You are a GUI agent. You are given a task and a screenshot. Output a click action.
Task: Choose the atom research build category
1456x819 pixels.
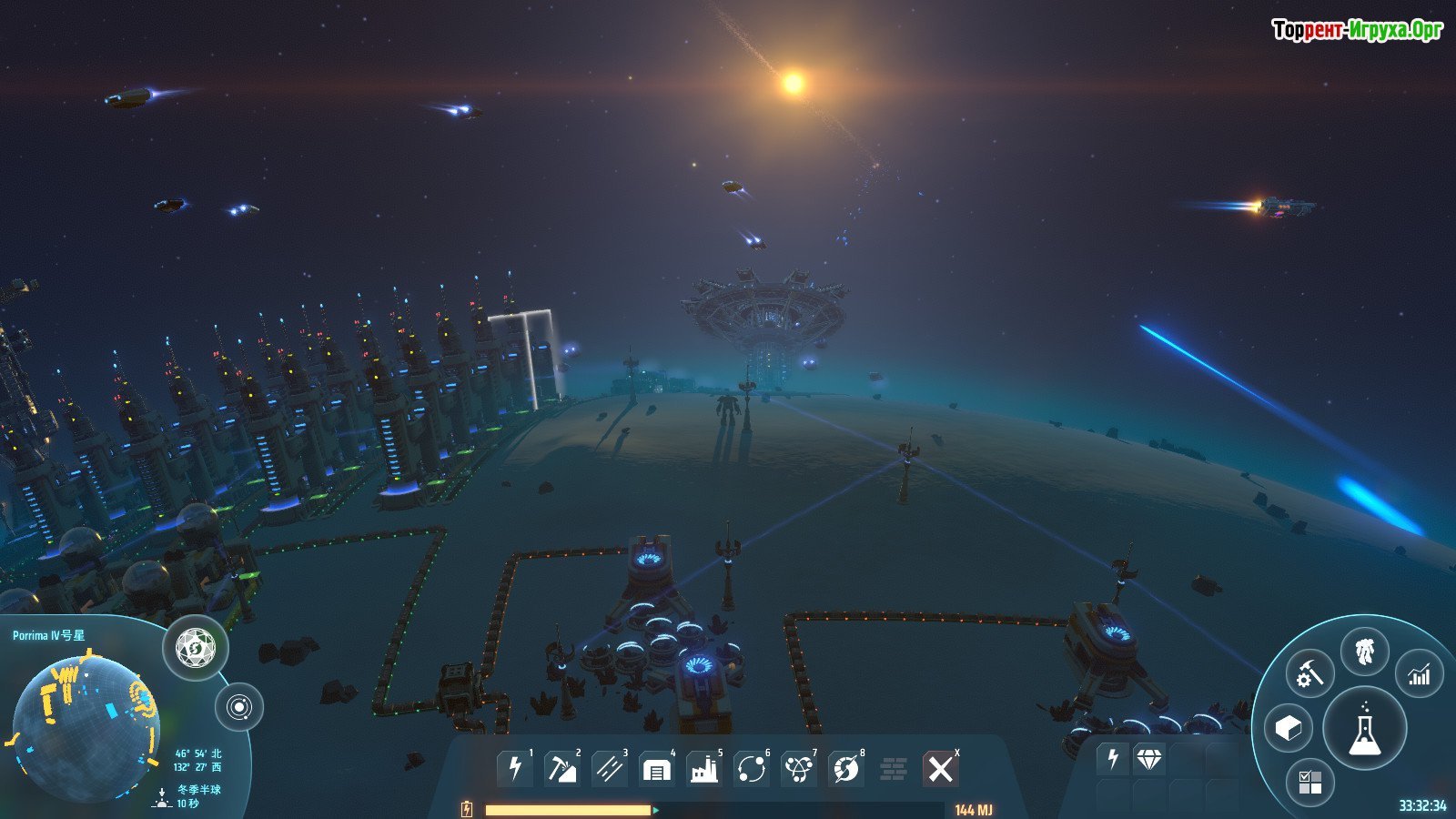click(799, 769)
